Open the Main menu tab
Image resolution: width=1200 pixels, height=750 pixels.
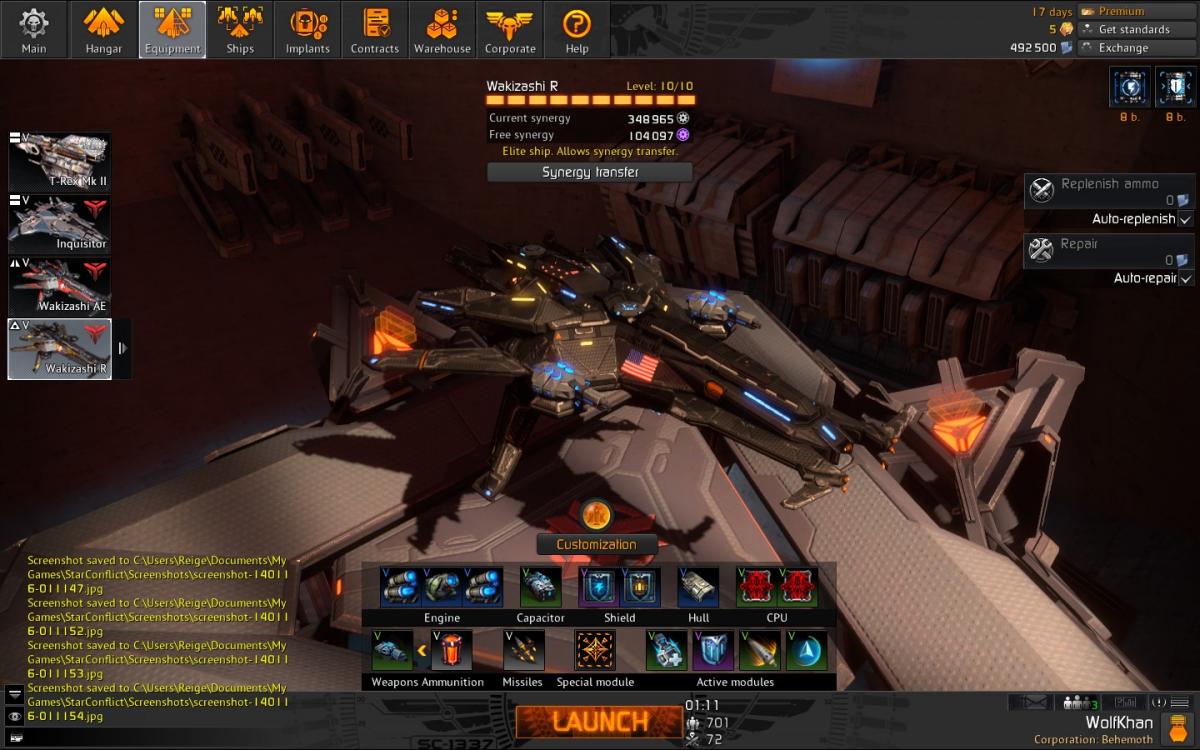pos(34,30)
